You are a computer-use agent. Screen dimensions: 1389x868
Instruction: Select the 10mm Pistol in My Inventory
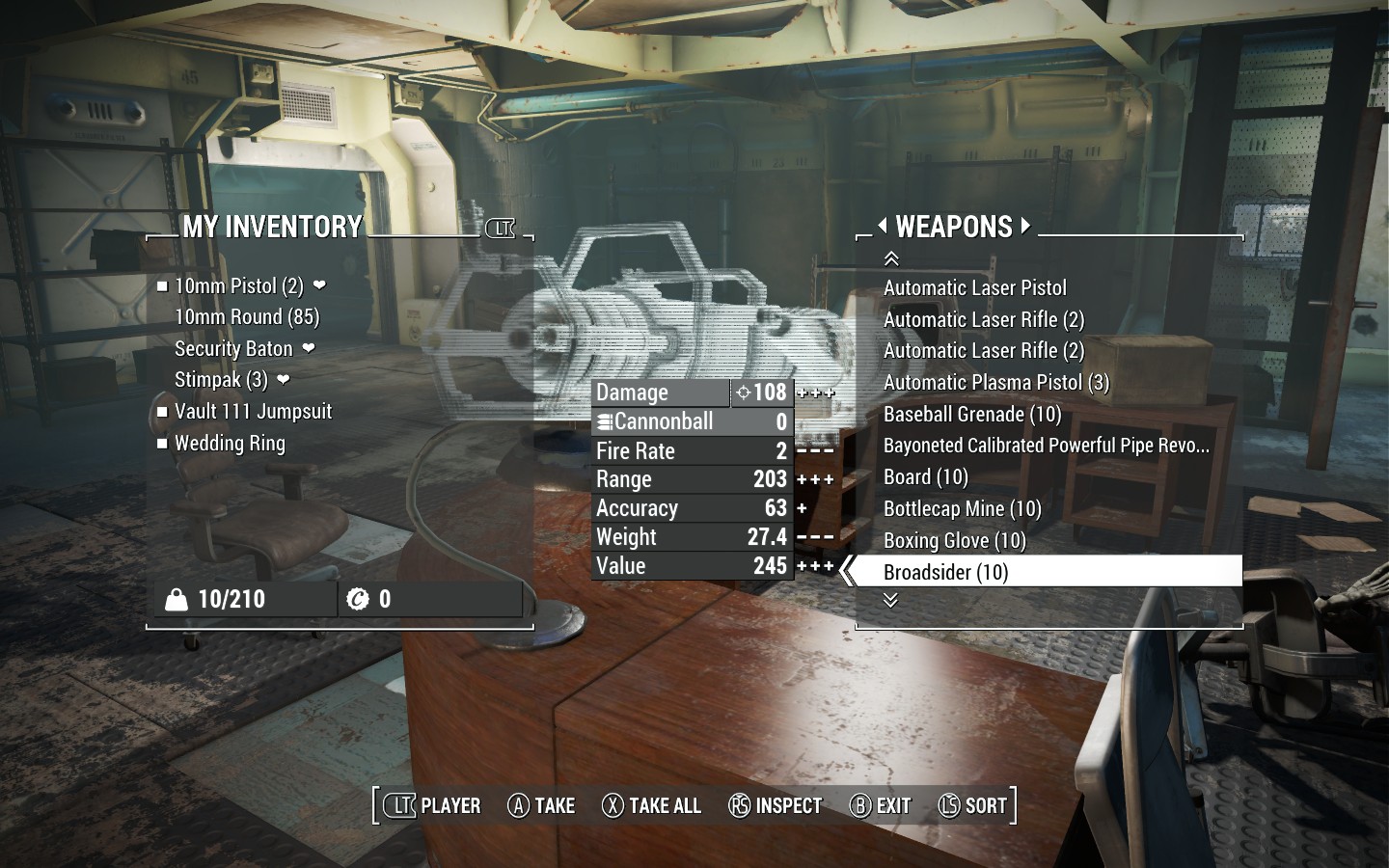click(x=238, y=286)
